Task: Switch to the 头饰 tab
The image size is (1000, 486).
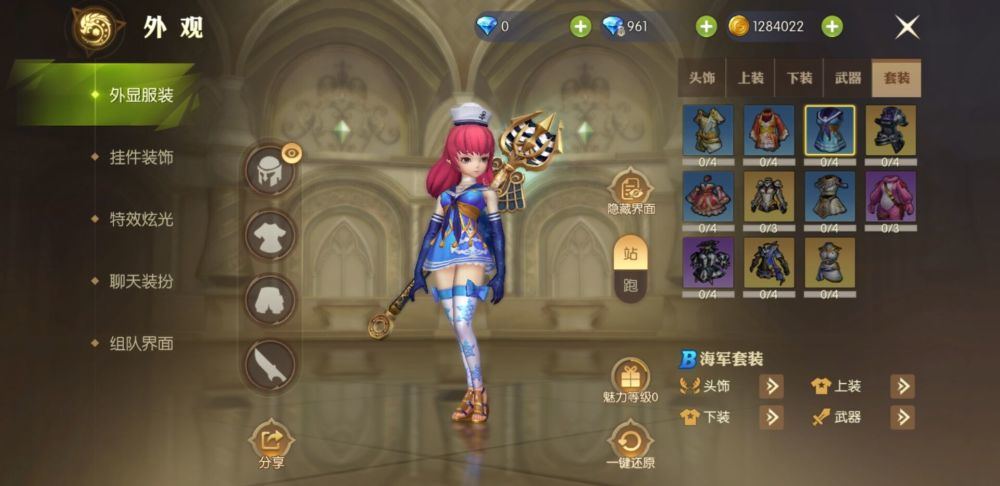Action: (702, 78)
